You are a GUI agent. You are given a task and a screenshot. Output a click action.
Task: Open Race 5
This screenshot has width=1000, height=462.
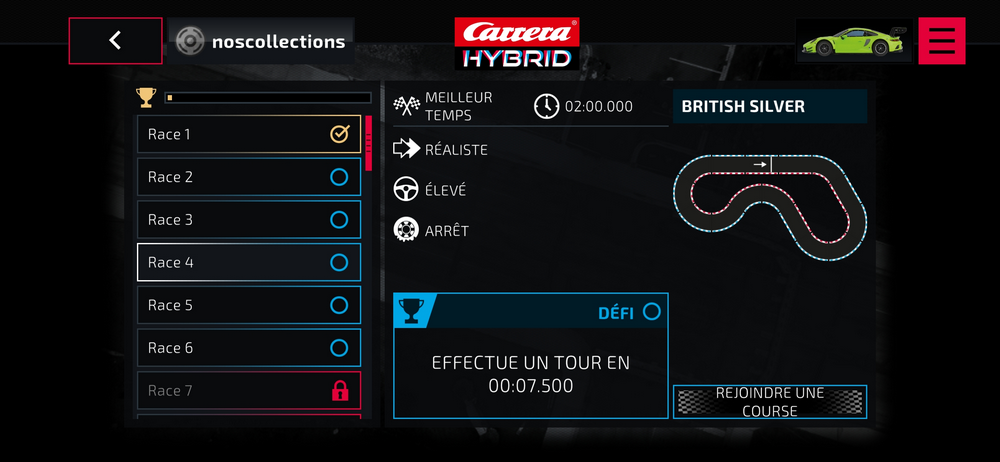248,305
